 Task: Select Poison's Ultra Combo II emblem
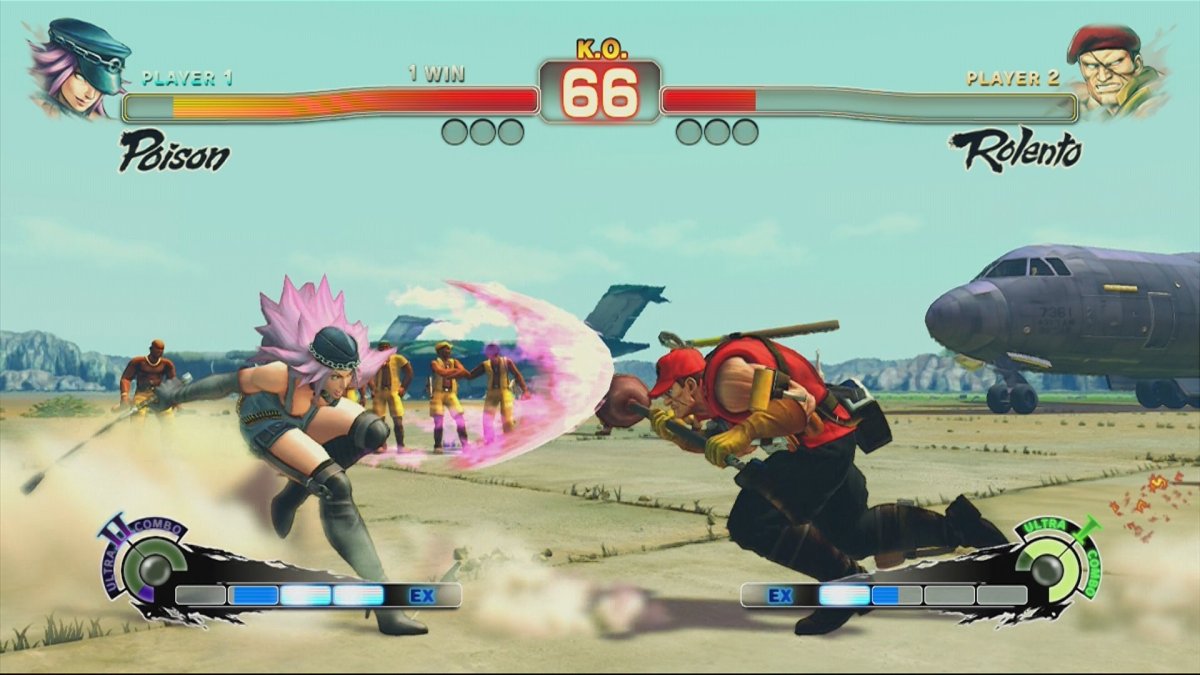click(150, 565)
